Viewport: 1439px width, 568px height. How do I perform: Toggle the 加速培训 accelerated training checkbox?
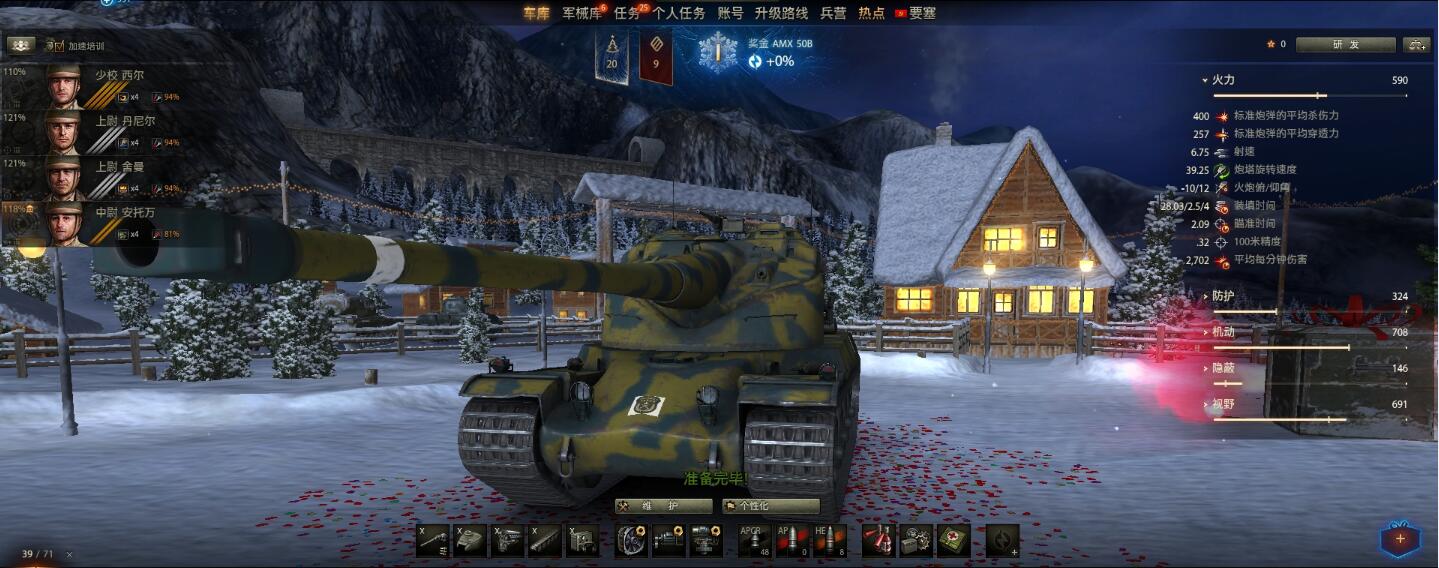tap(58, 46)
